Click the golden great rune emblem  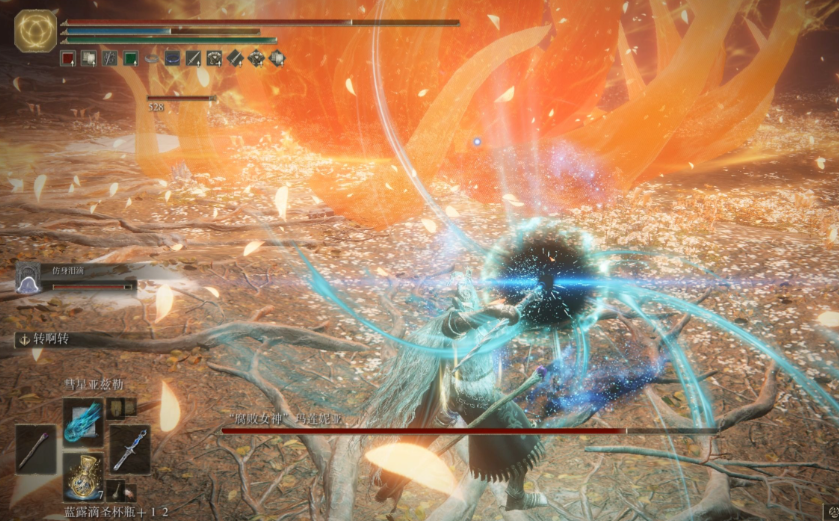point(35,31)
